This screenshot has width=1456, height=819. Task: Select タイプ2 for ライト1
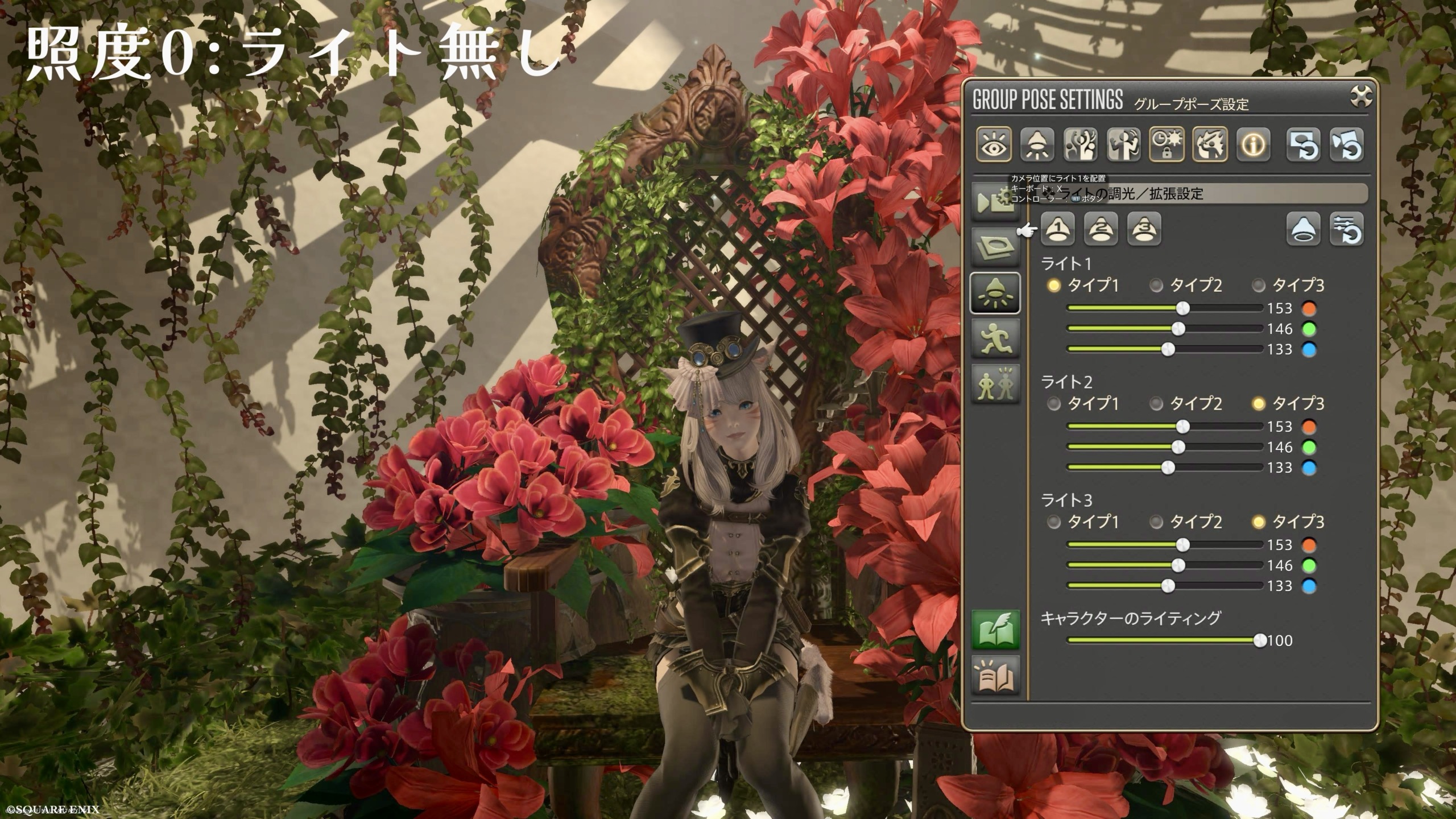click(x=1156, y=286)
